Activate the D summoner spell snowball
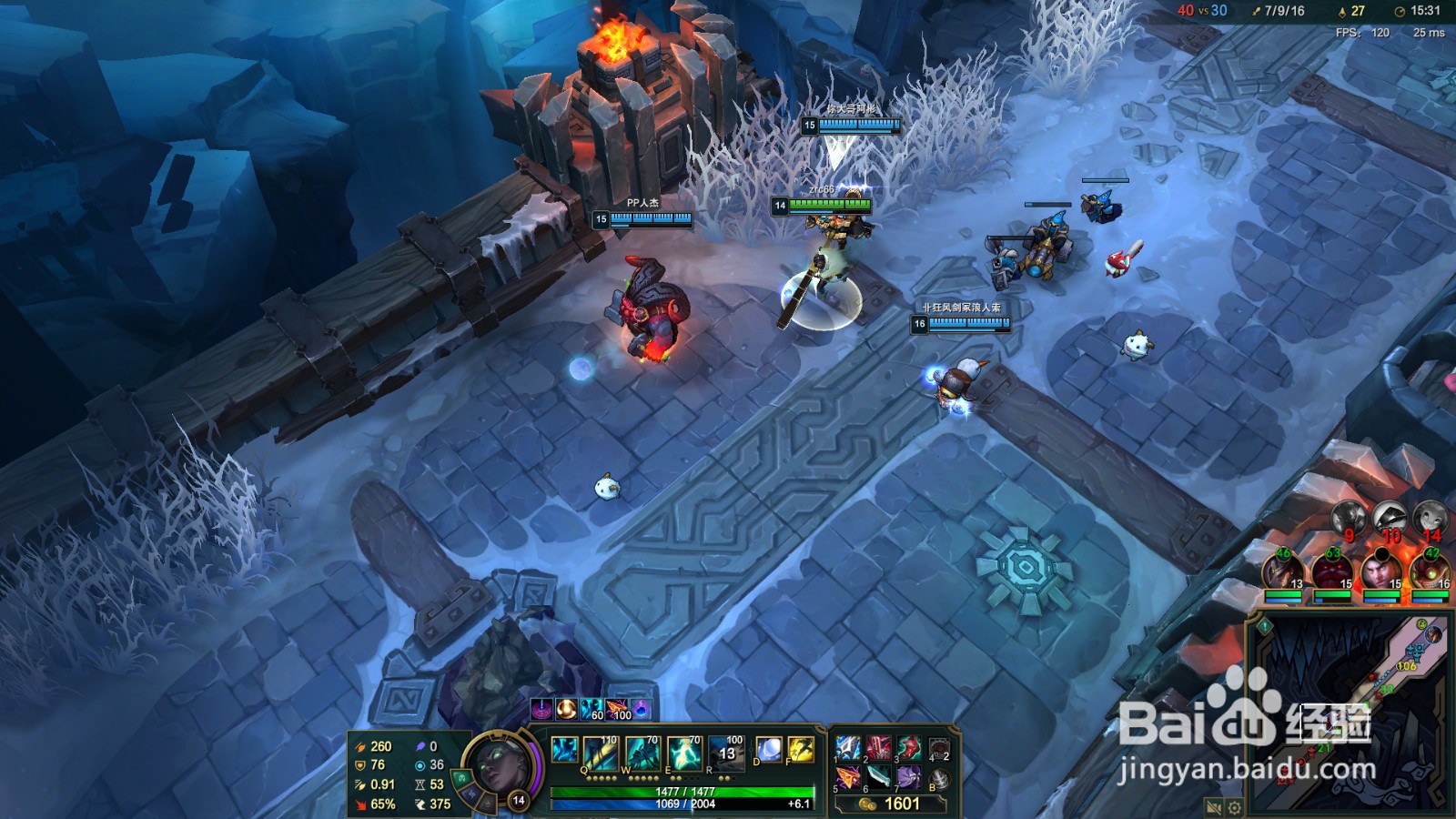1456x819 pixels. click(x=769, y=751)
